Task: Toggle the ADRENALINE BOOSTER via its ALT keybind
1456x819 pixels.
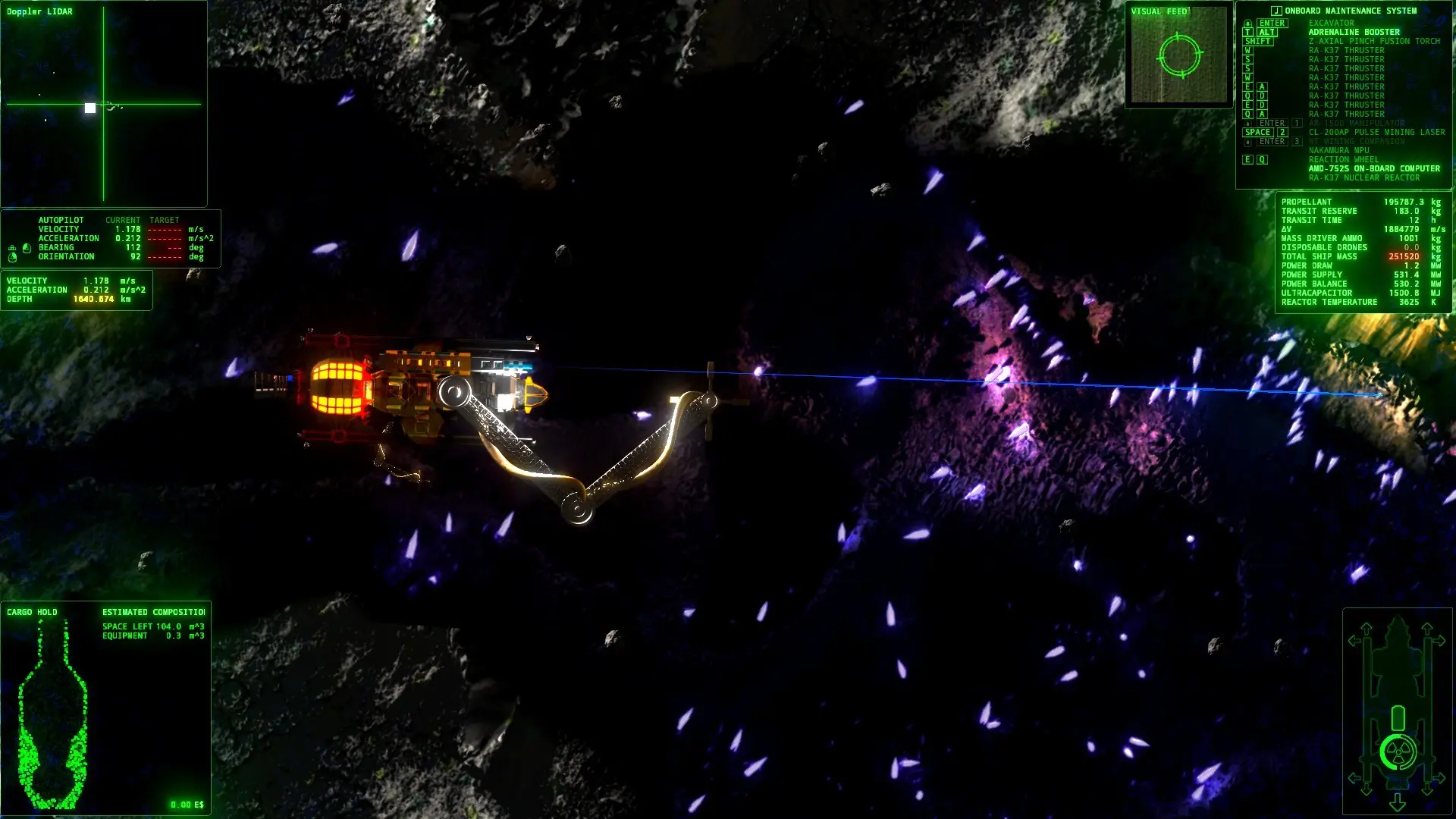Action: (1266, 32)
